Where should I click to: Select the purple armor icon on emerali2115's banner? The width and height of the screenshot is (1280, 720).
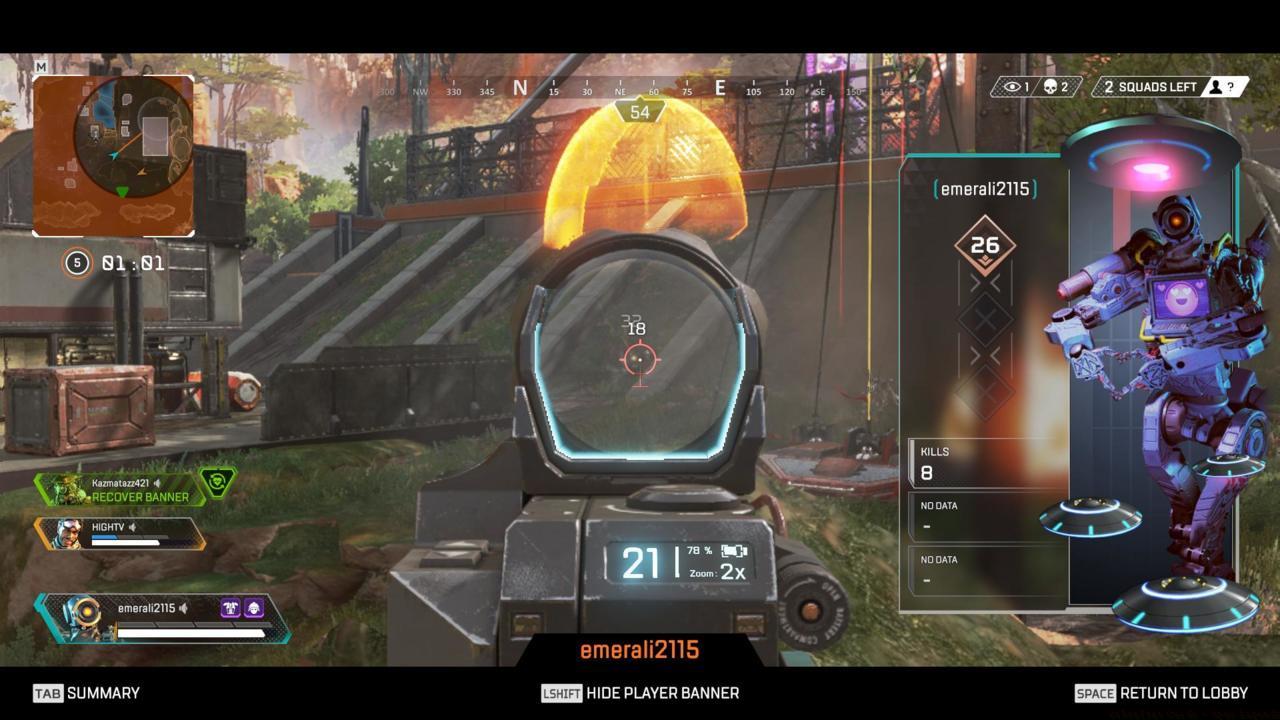click(x=230, y=607)
